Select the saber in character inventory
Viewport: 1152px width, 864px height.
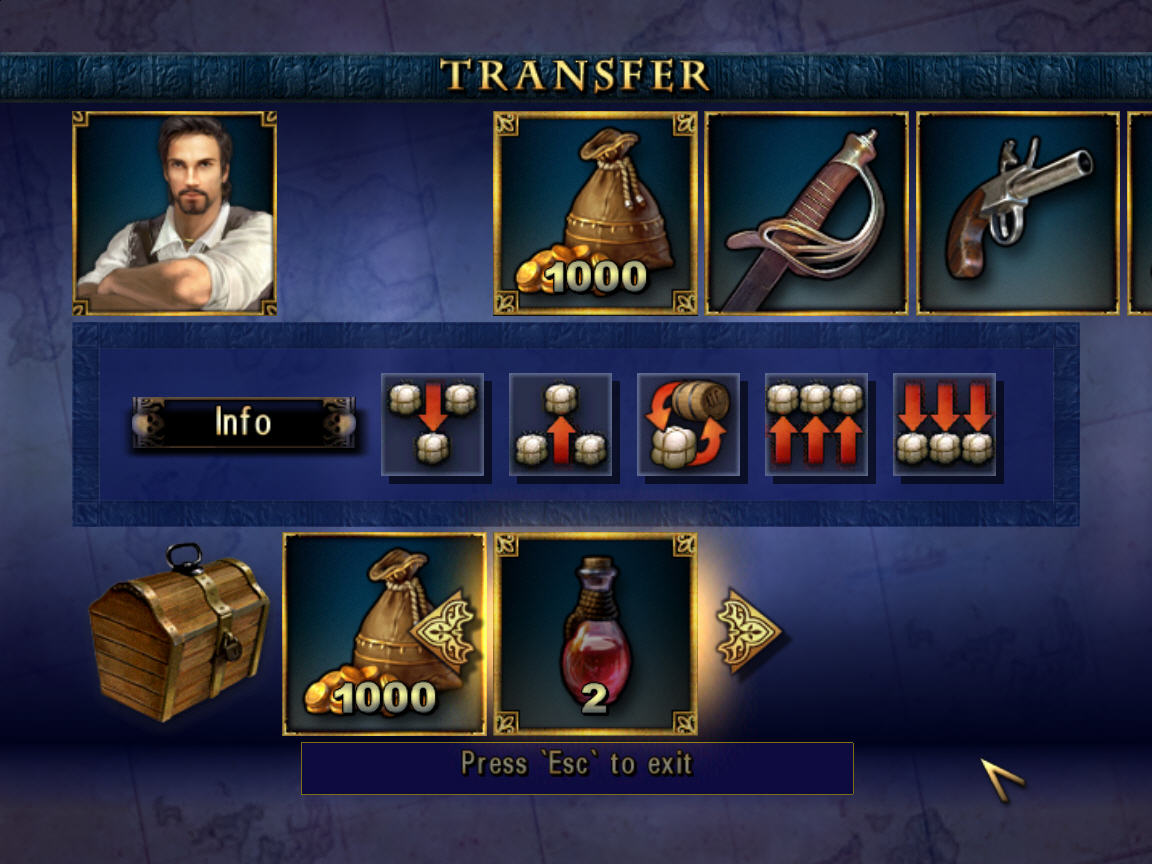(807, 213)
